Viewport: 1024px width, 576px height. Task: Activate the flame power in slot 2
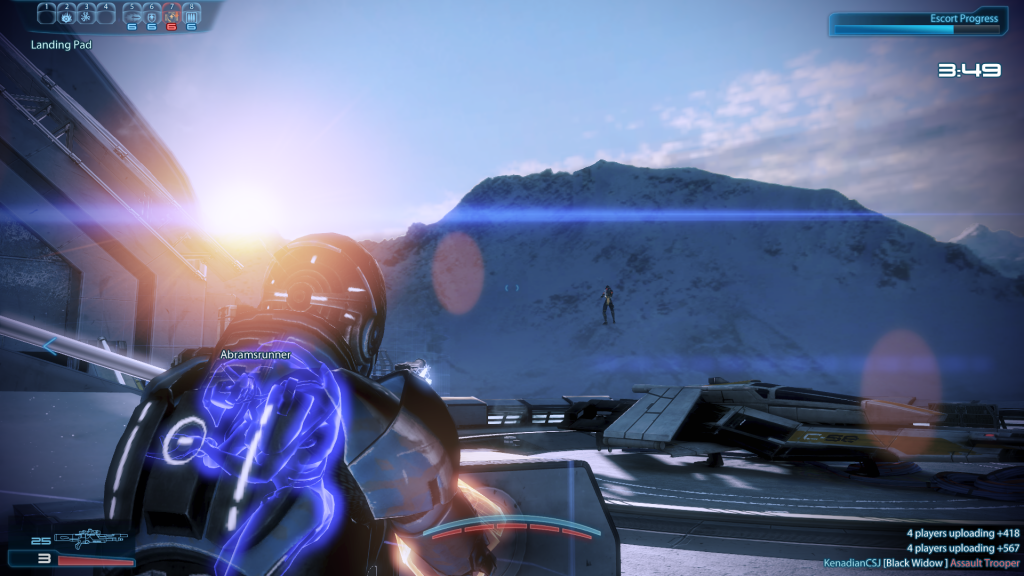tap(68, 16)
